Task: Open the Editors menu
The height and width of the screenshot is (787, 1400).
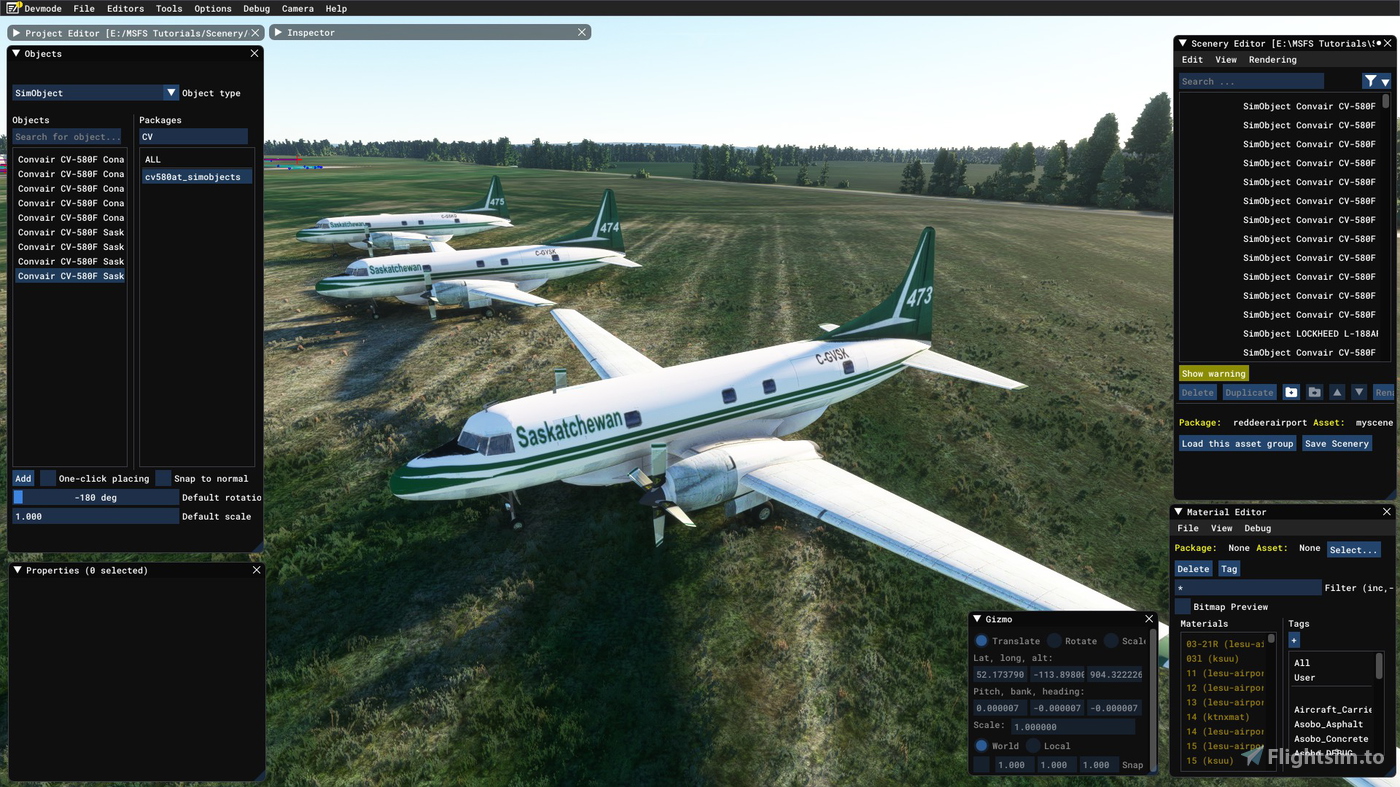Action: (x=125, y=8)
